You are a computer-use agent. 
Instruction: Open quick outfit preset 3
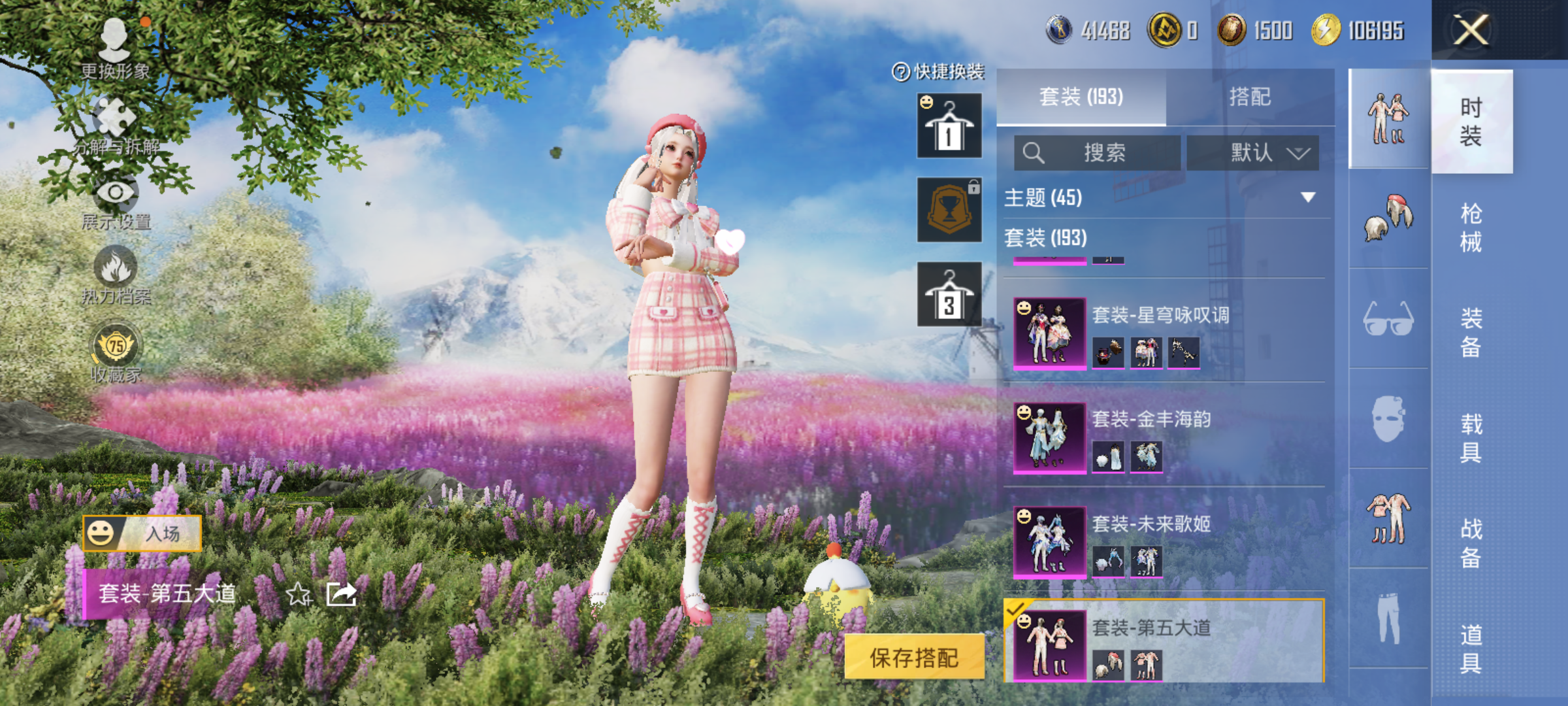point(949,294)
